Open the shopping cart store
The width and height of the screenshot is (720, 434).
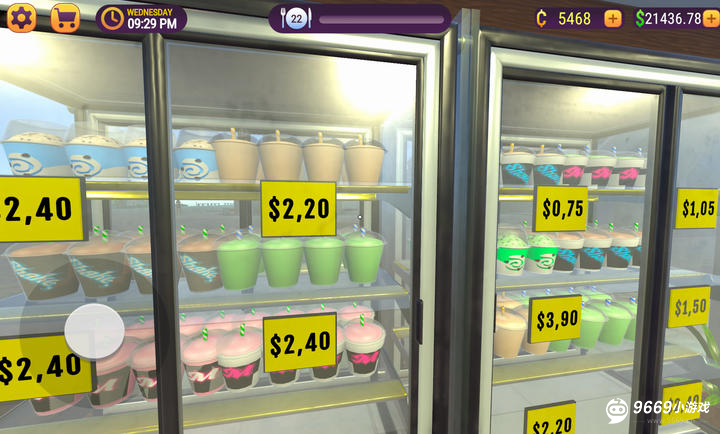coord(65,18)
